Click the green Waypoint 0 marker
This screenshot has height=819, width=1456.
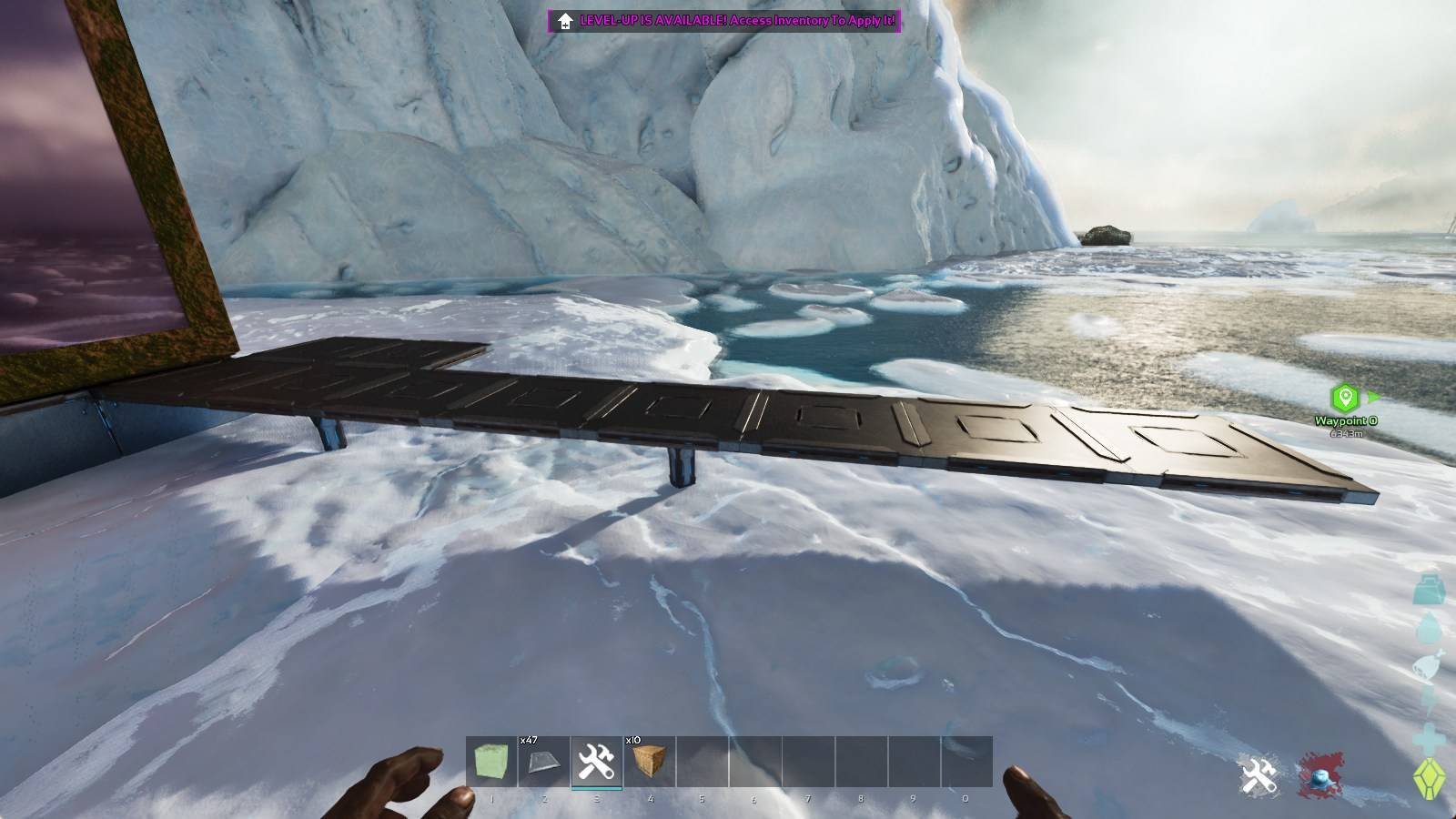(1345, 398)
